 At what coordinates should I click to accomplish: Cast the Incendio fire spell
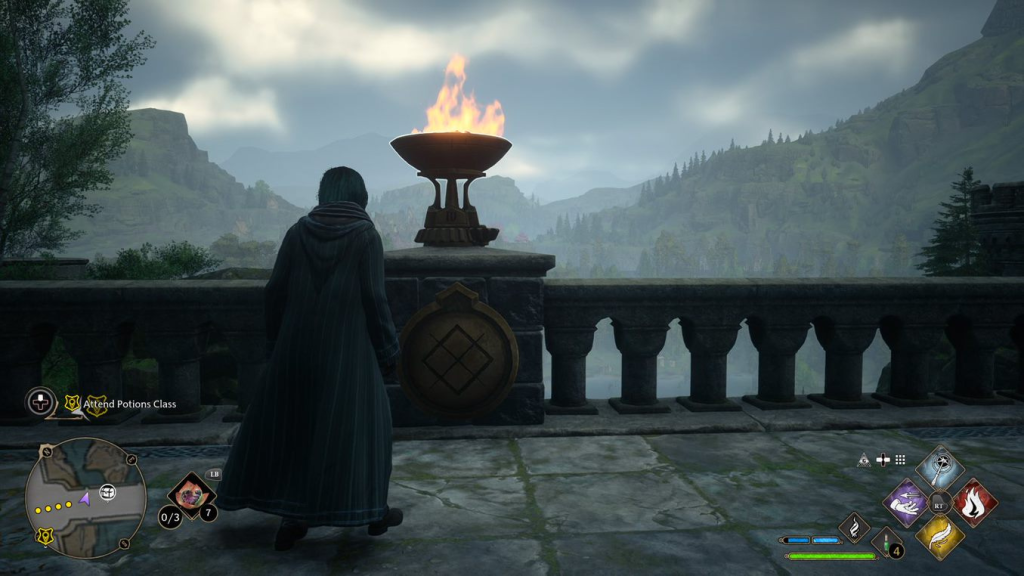[x=974, y=502]
